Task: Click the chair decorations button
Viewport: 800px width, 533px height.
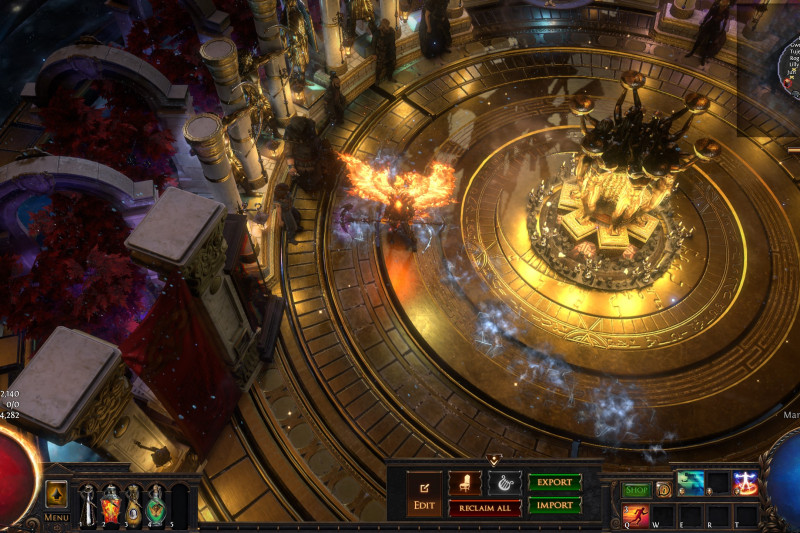Action: (x=464, y=483)
